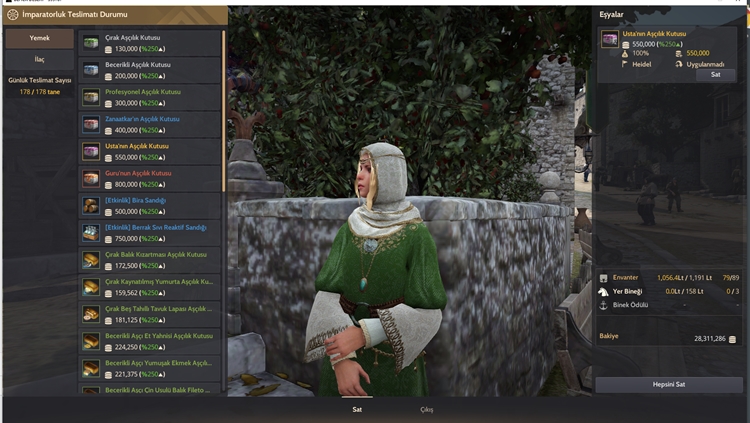Select Becerikli Aşçı Yumuşak Ekmek row

pyautogui.click(x=150, y=368)
